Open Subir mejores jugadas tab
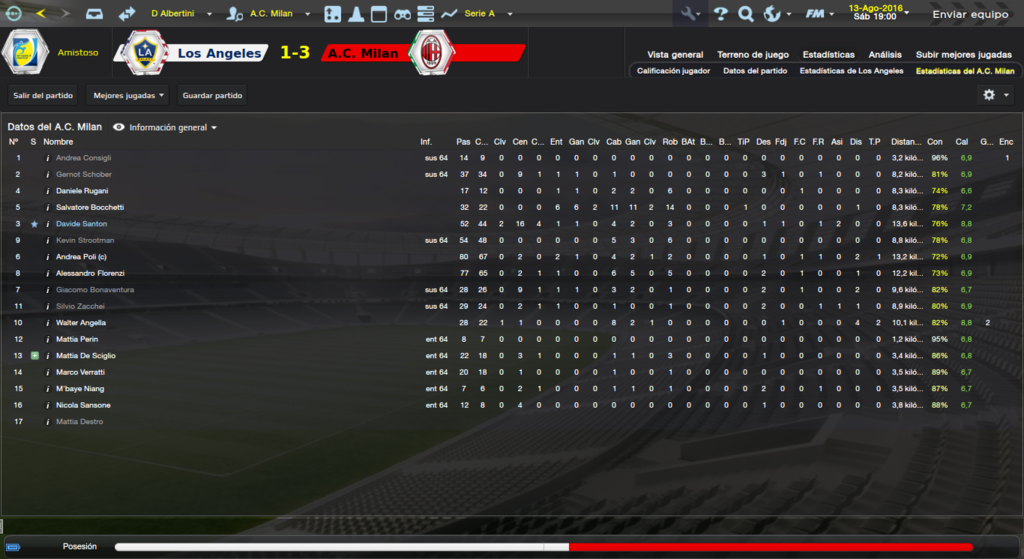 963,54
